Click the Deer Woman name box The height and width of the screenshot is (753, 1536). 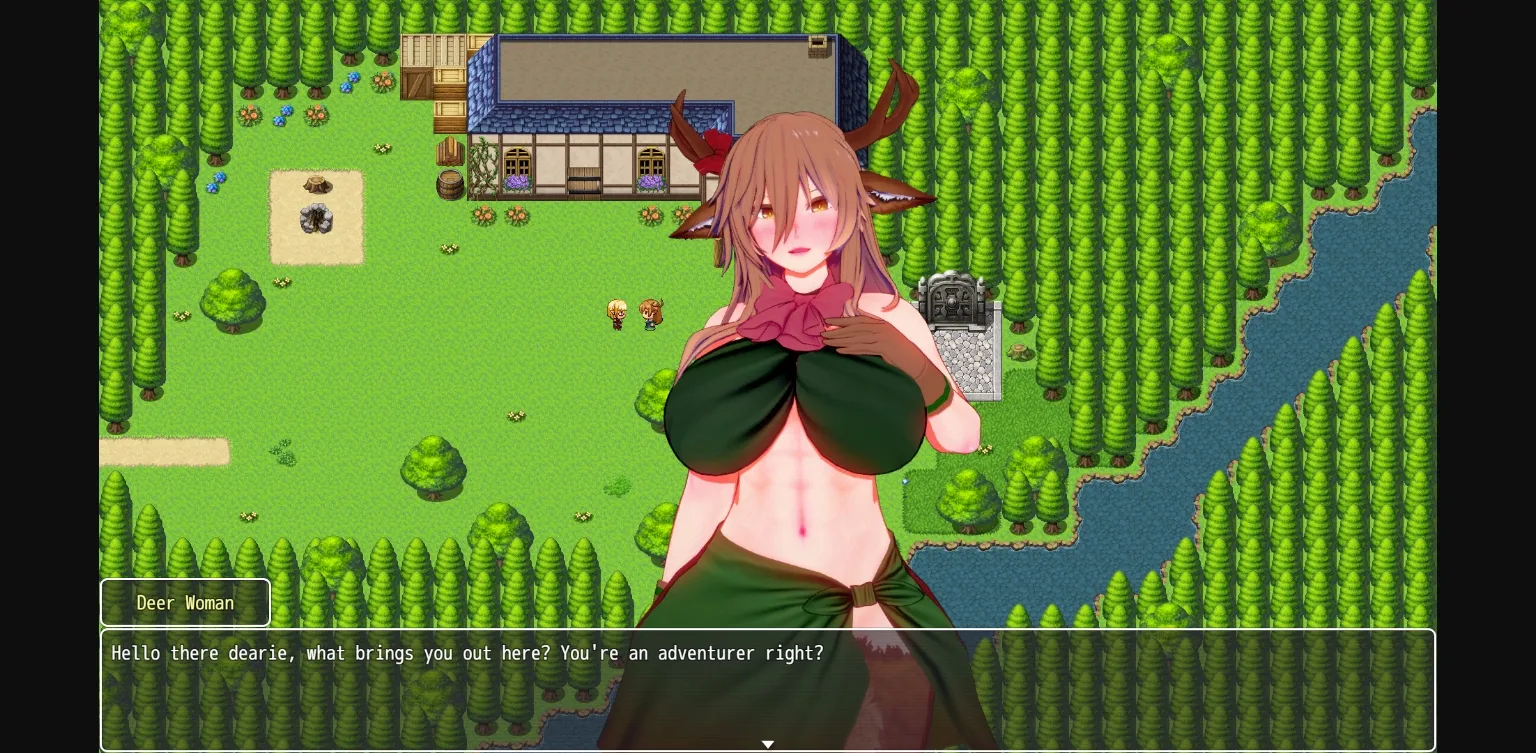tap(185, 602)
